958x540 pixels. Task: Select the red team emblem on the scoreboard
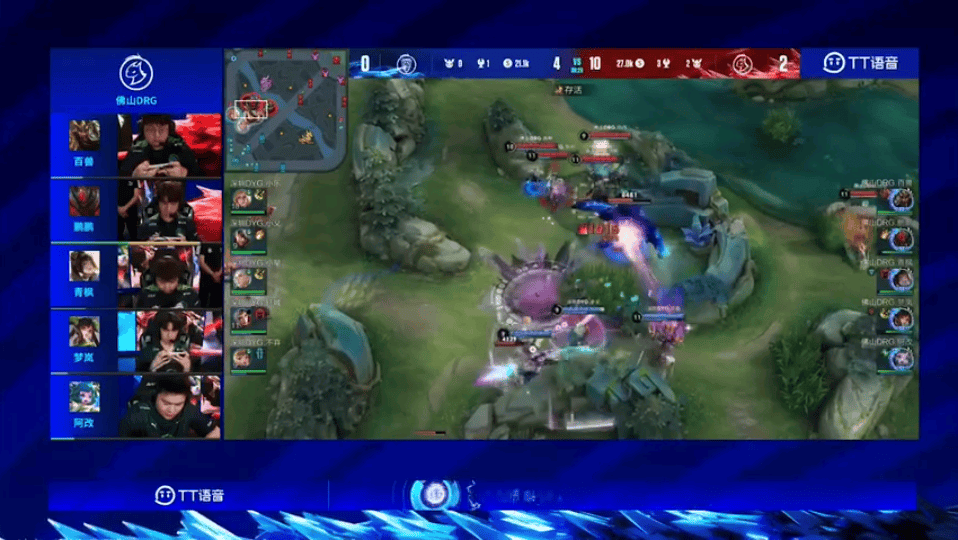click(741, 64)
